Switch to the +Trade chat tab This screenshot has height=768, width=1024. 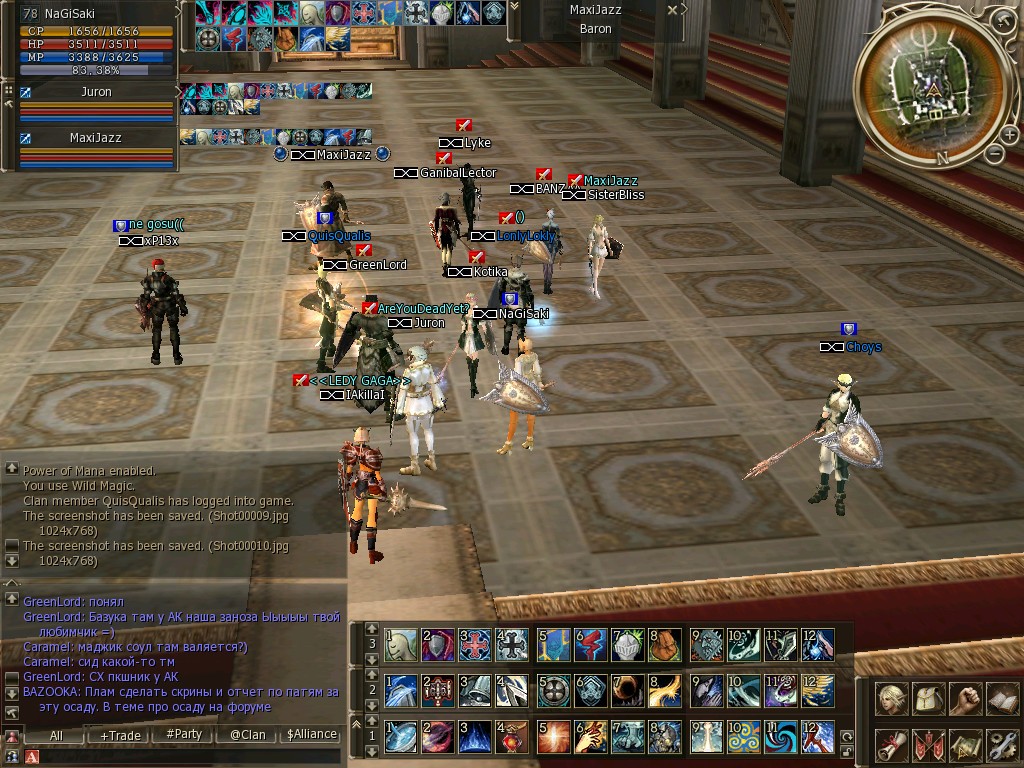point(119,734)
